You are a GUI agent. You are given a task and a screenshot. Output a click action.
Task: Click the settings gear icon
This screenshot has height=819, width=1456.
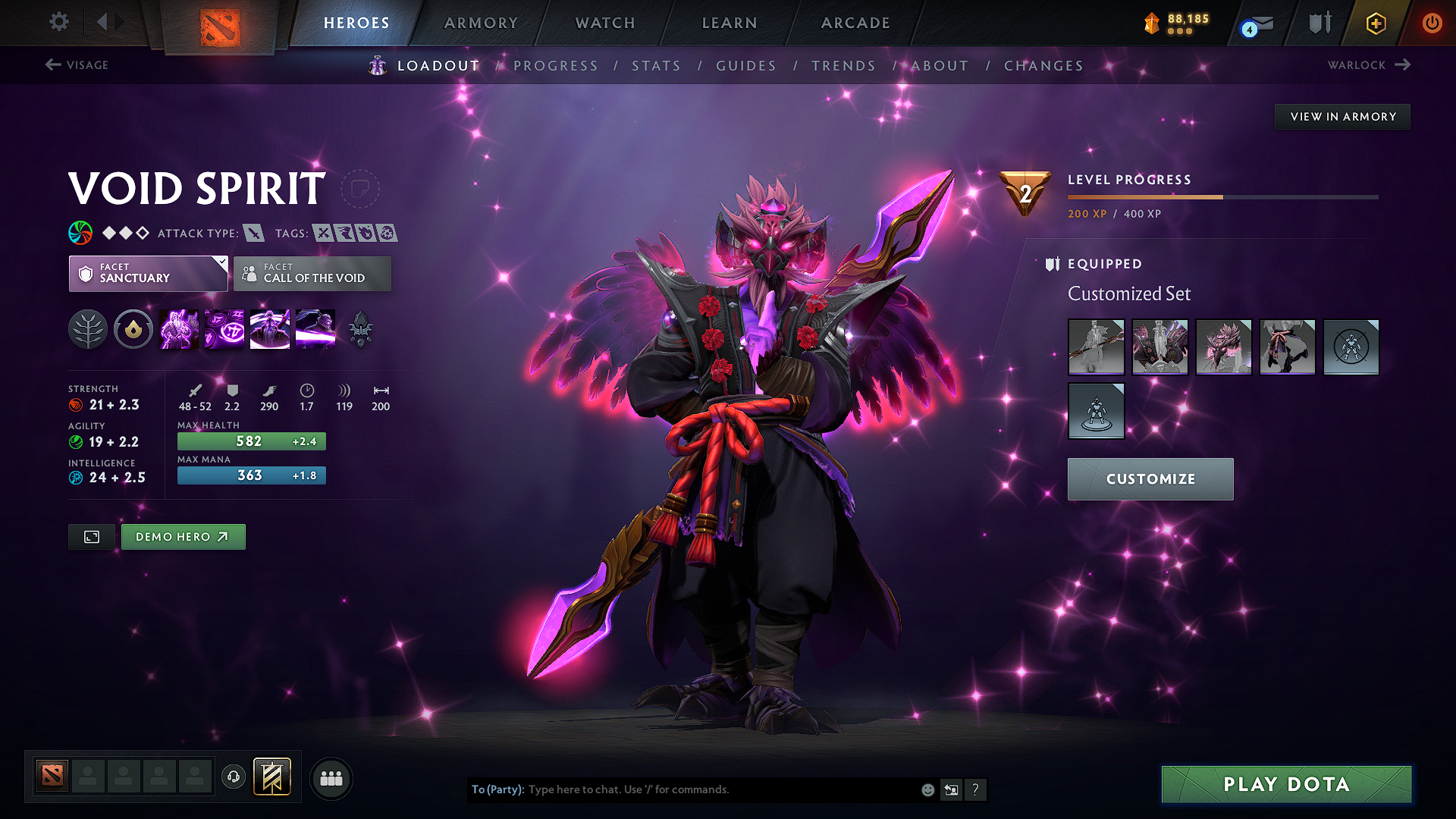point(58,22)
